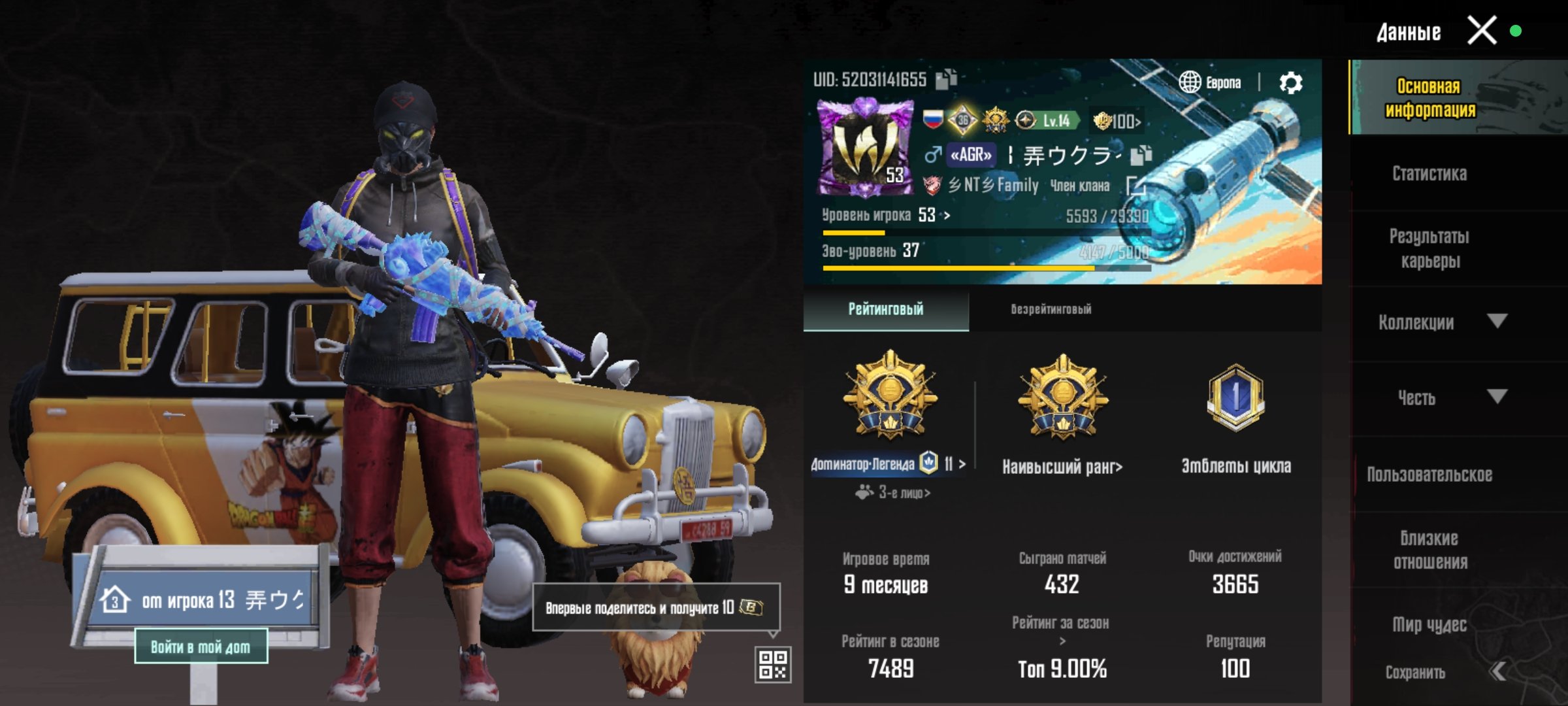
Task: Open Результаты карьеры section
Action: (x=1429, y=248)
